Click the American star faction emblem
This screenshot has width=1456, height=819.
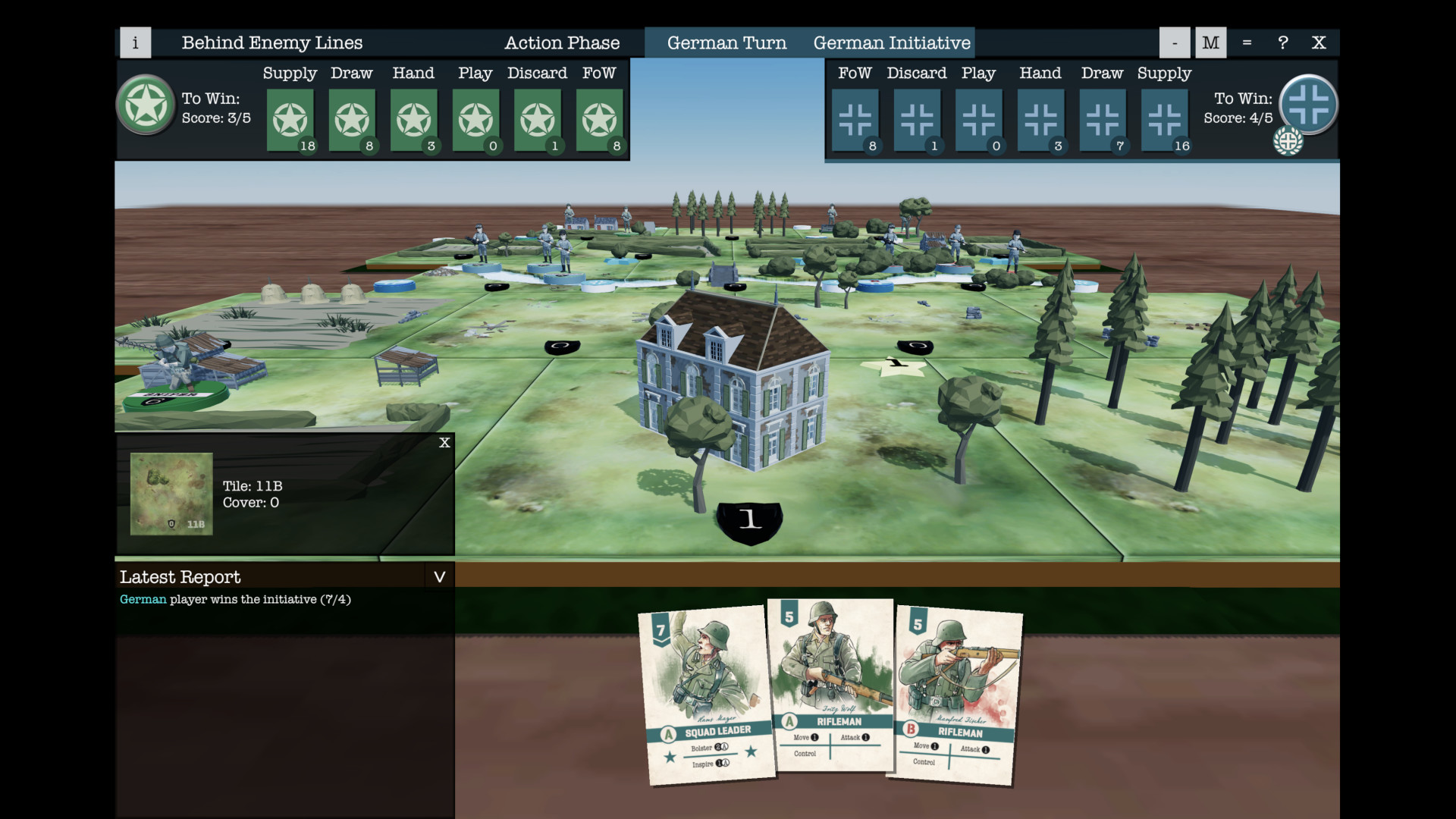(x=146, y=106)
